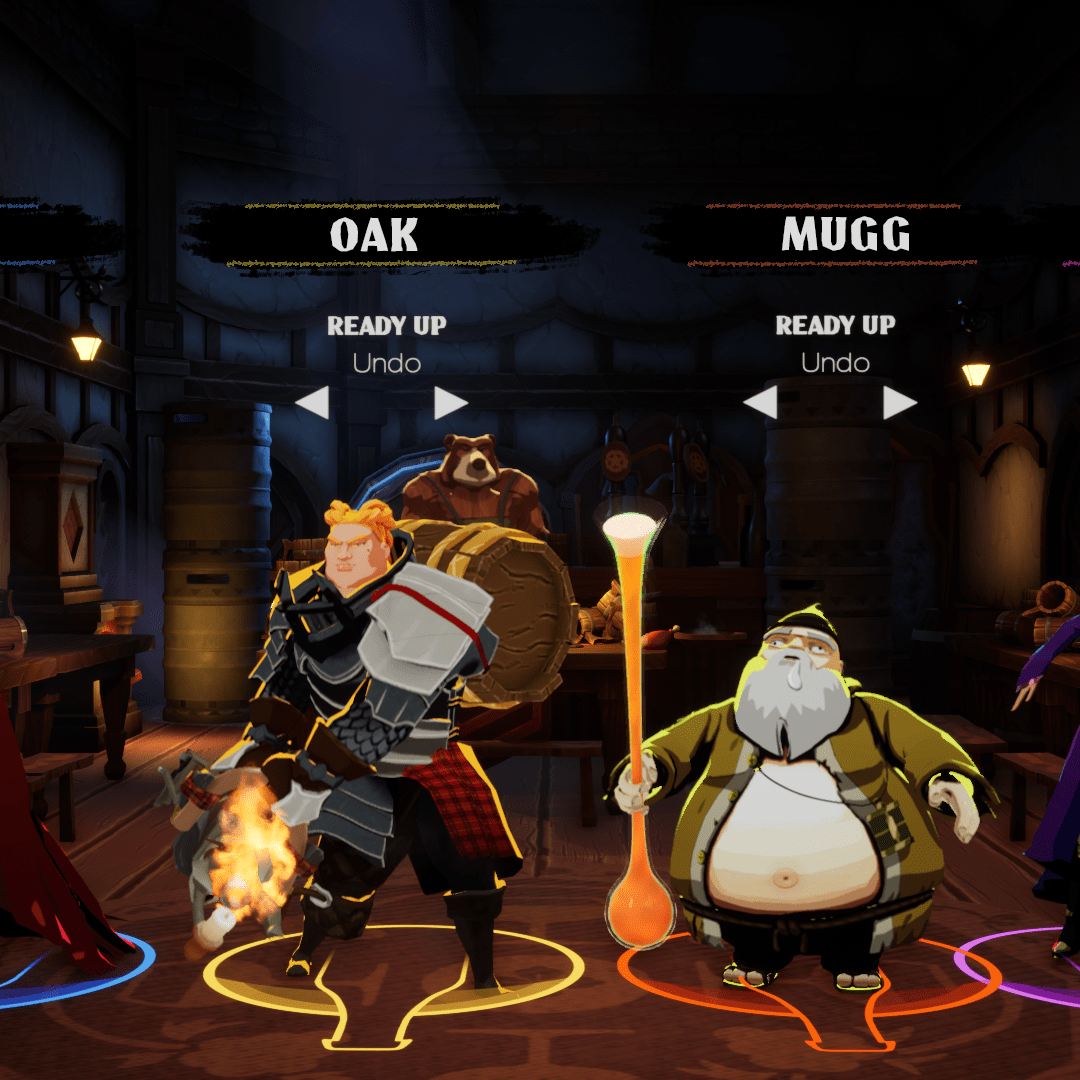Switch Mugg's character using the left arrow

tap(760, 404)
